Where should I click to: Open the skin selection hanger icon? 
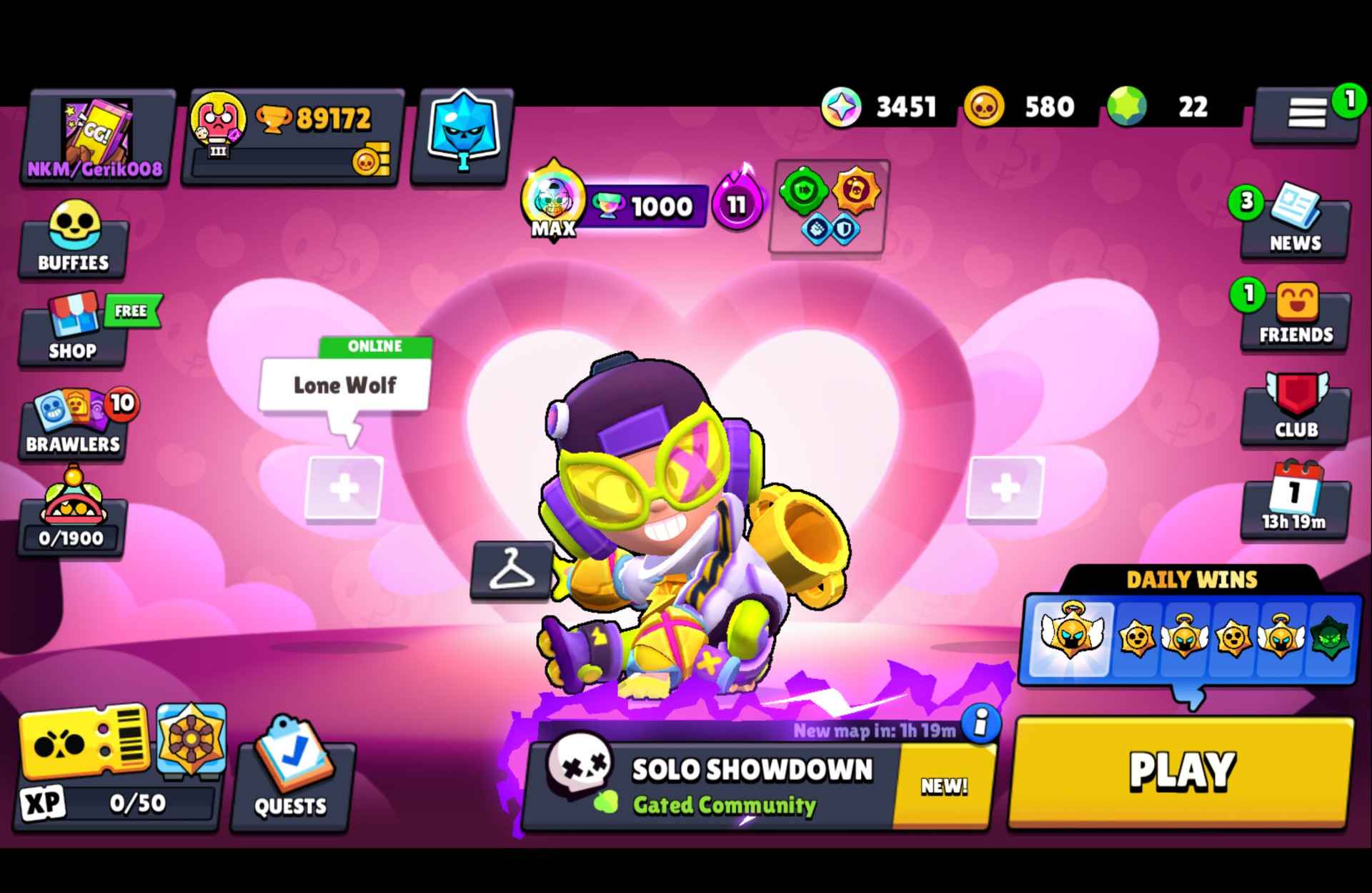tap(512, 572)
